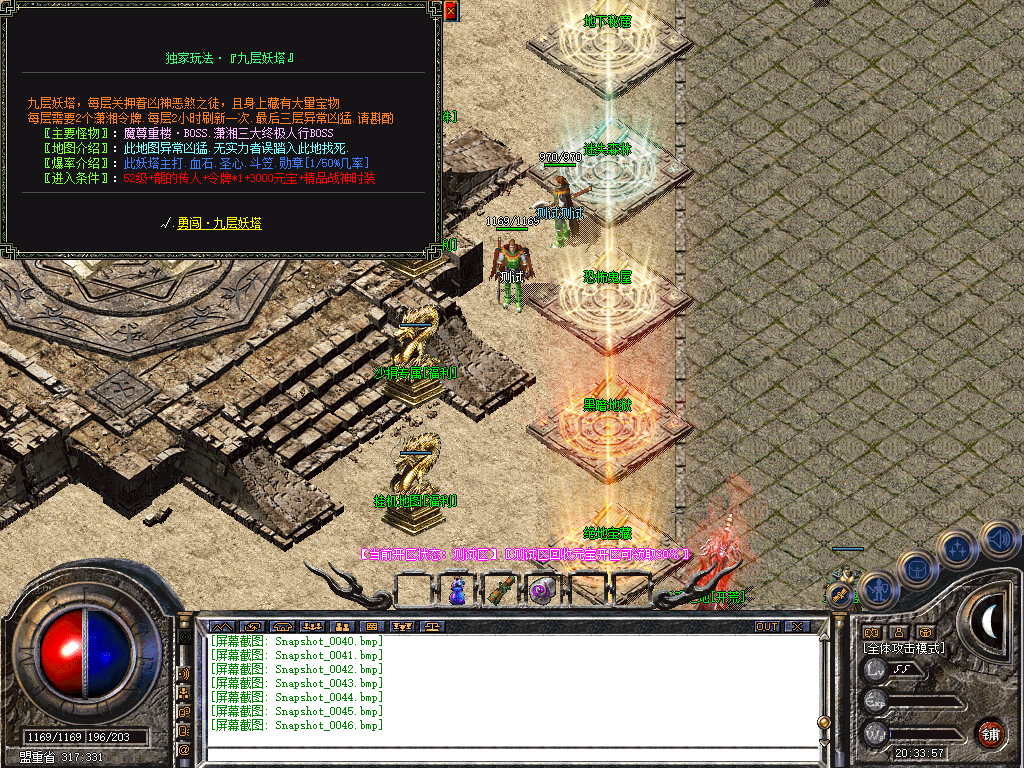Close the 九层妖塔 NPC dialogue window
This screenshot has width=1024, height=768.
point(451,11)
